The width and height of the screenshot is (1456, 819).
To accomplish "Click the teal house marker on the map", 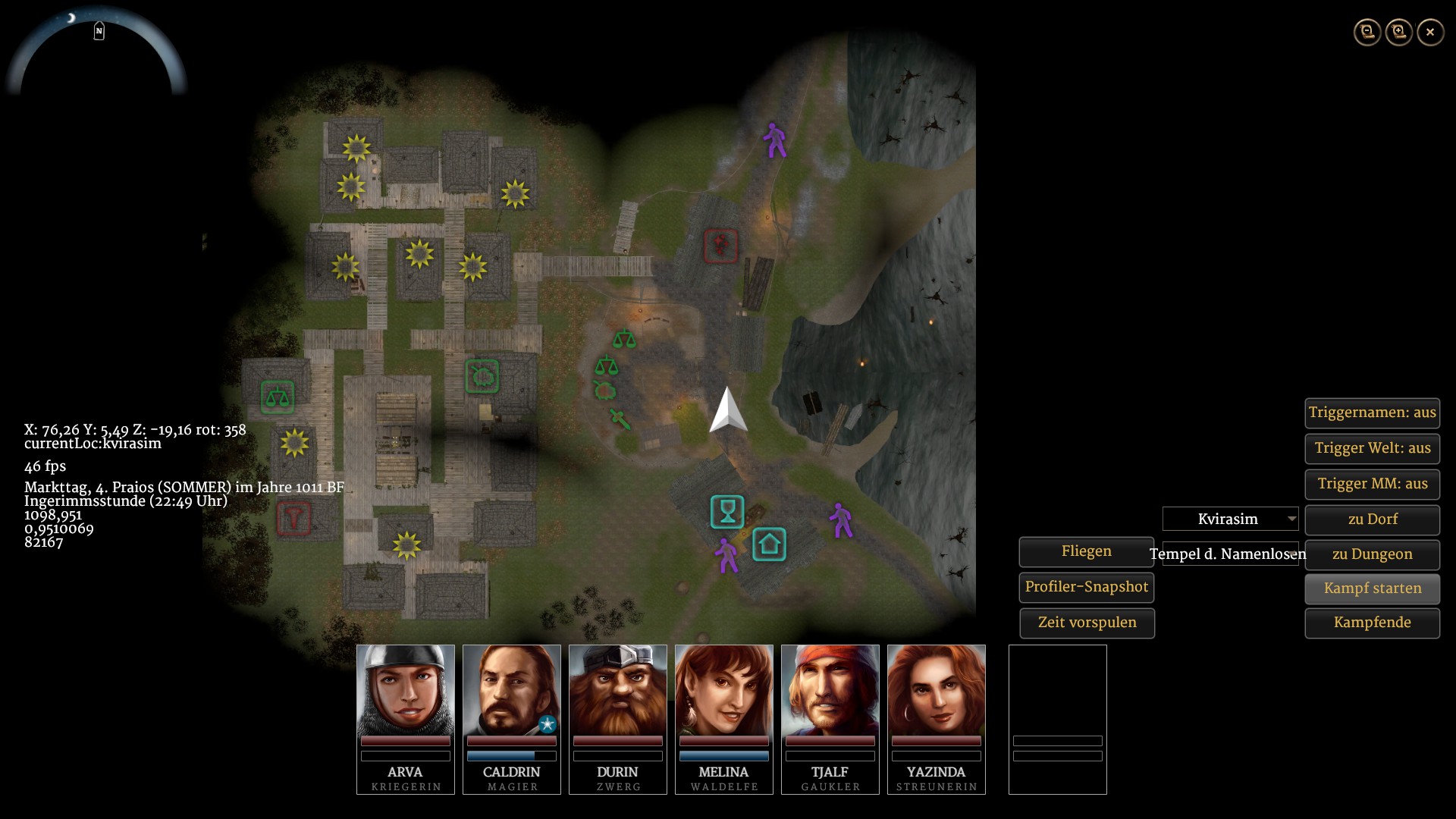I will pos(769,544).
